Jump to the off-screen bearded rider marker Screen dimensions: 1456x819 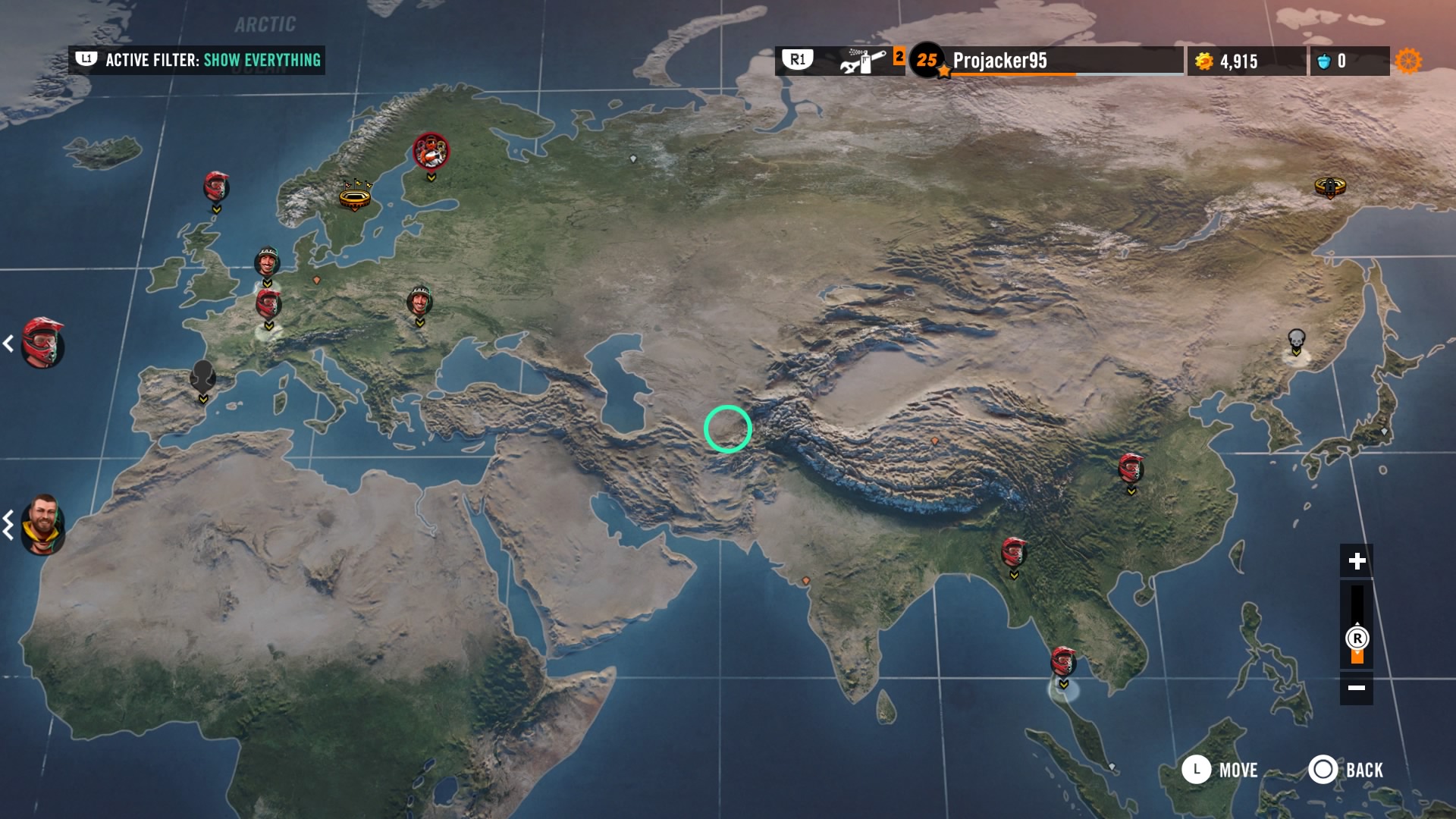(x=42, y=525)
